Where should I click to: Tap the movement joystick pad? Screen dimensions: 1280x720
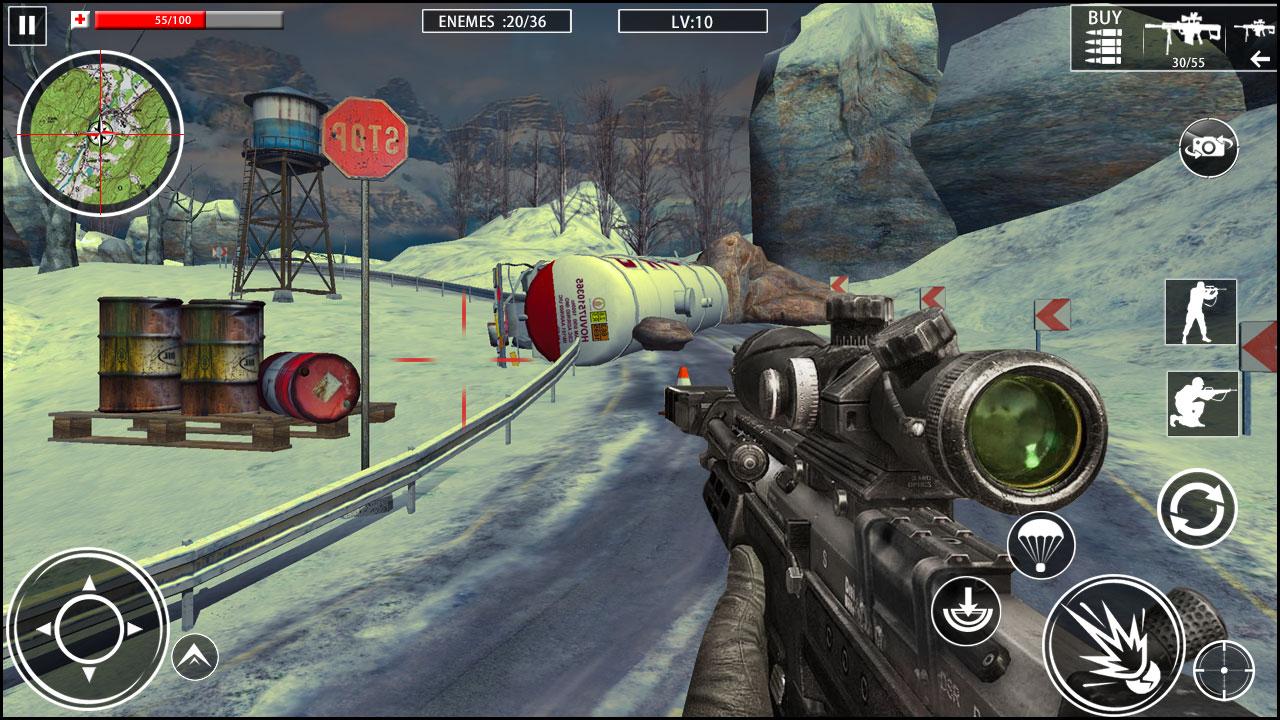click(88, 629)
